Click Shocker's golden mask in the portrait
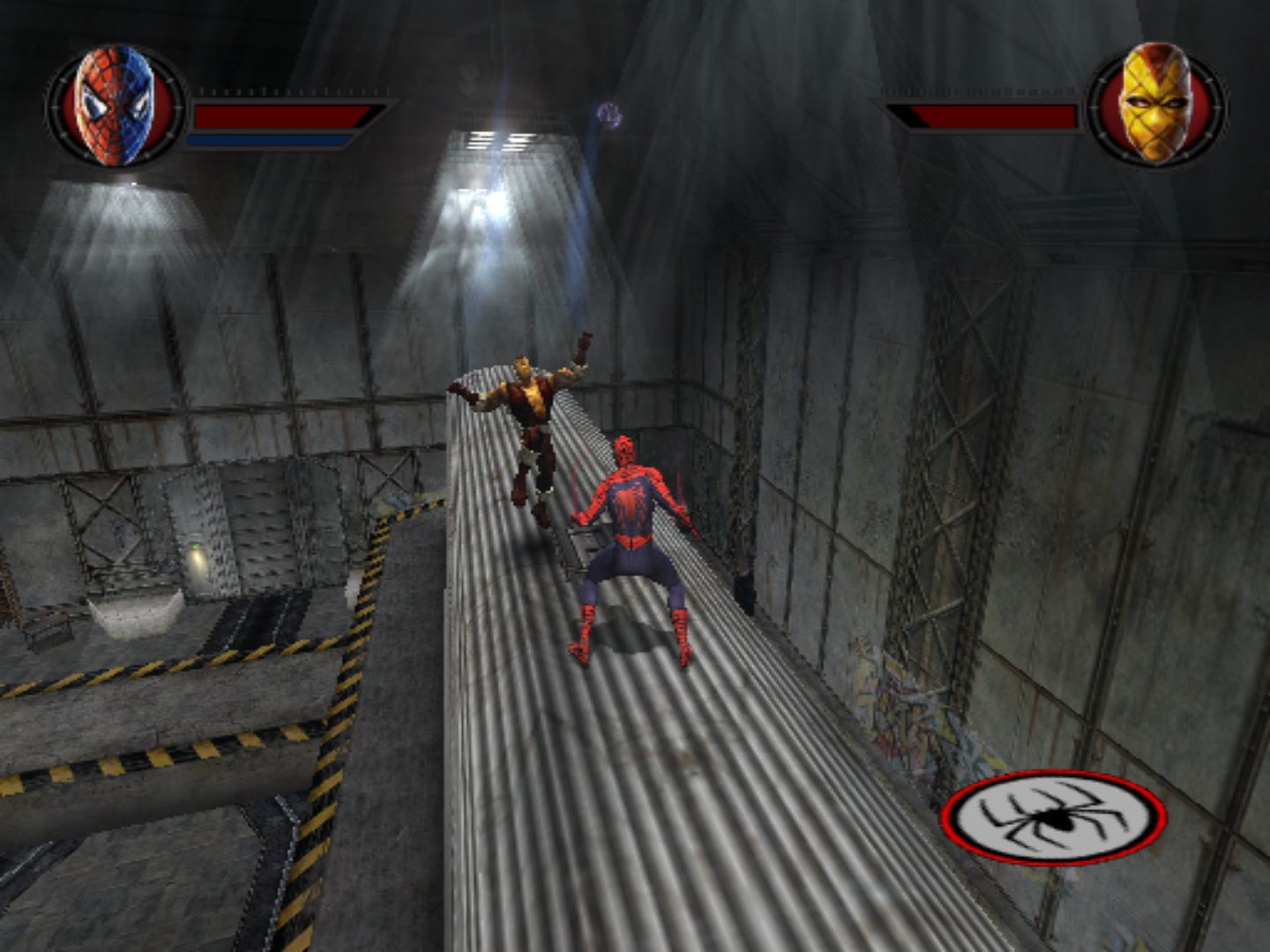 (x=1153, y=104)
